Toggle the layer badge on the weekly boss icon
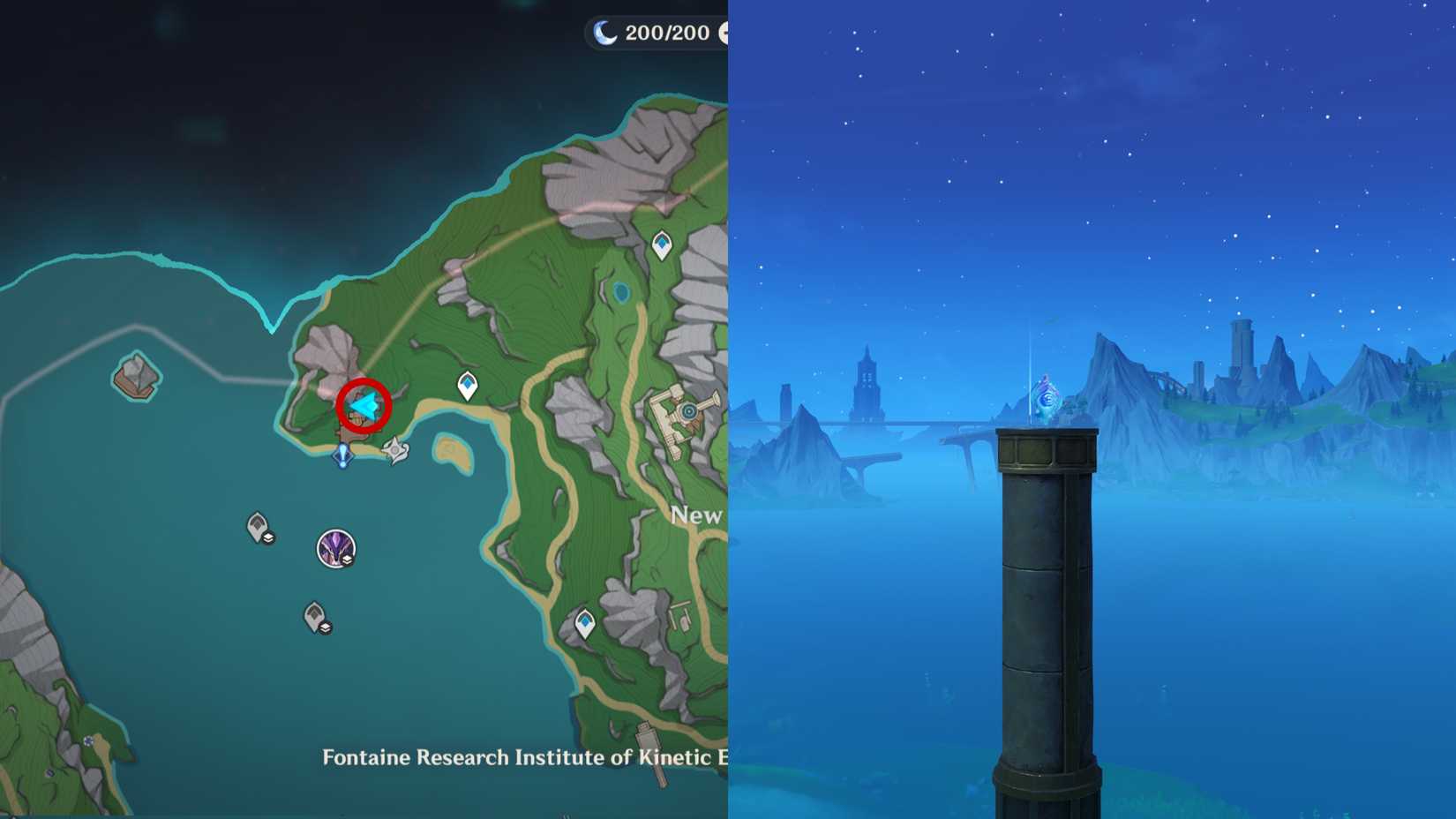Image resolution: width=1456 pixels, height=819 pixels. [x=348, y=560]
